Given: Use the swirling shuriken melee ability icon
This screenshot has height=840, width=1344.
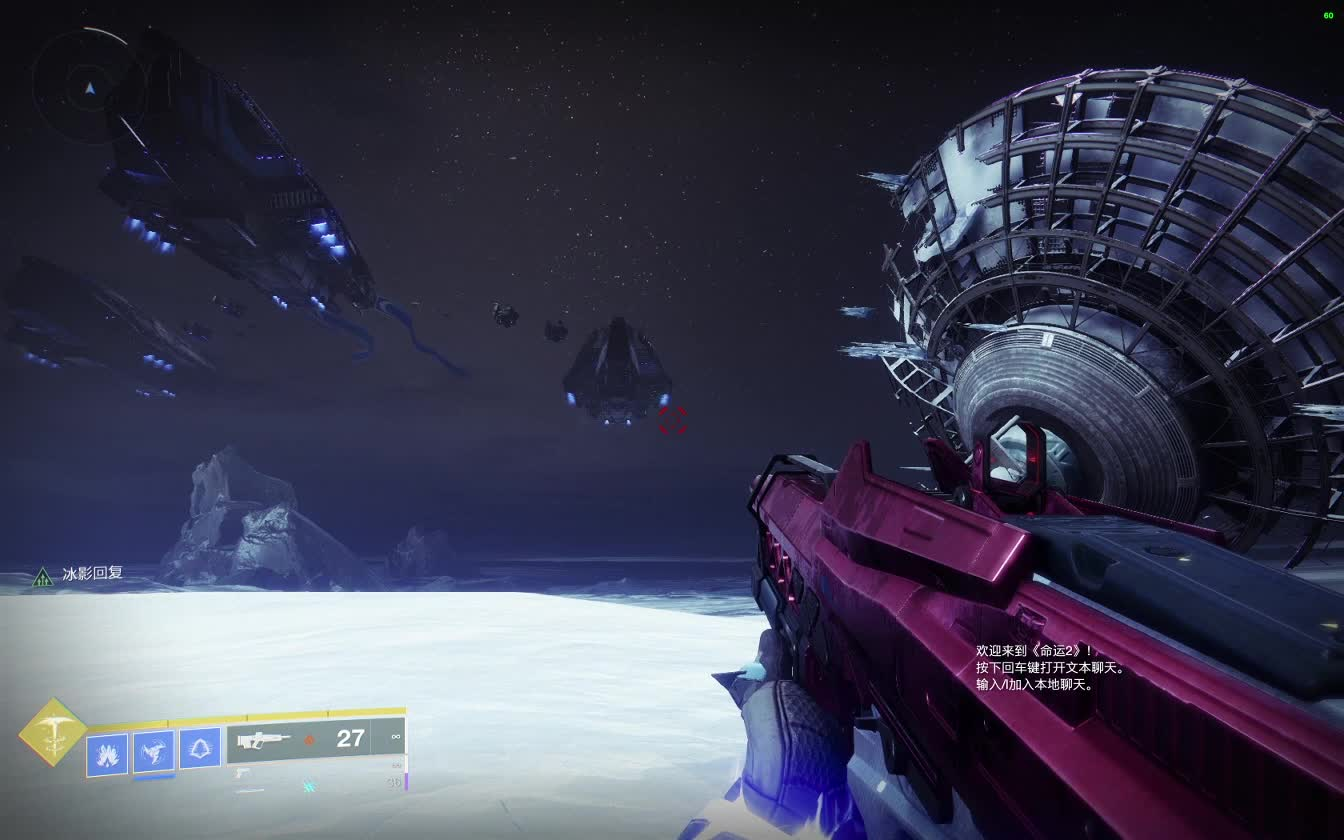Looking at the screenshot, I should pos(154,752).
